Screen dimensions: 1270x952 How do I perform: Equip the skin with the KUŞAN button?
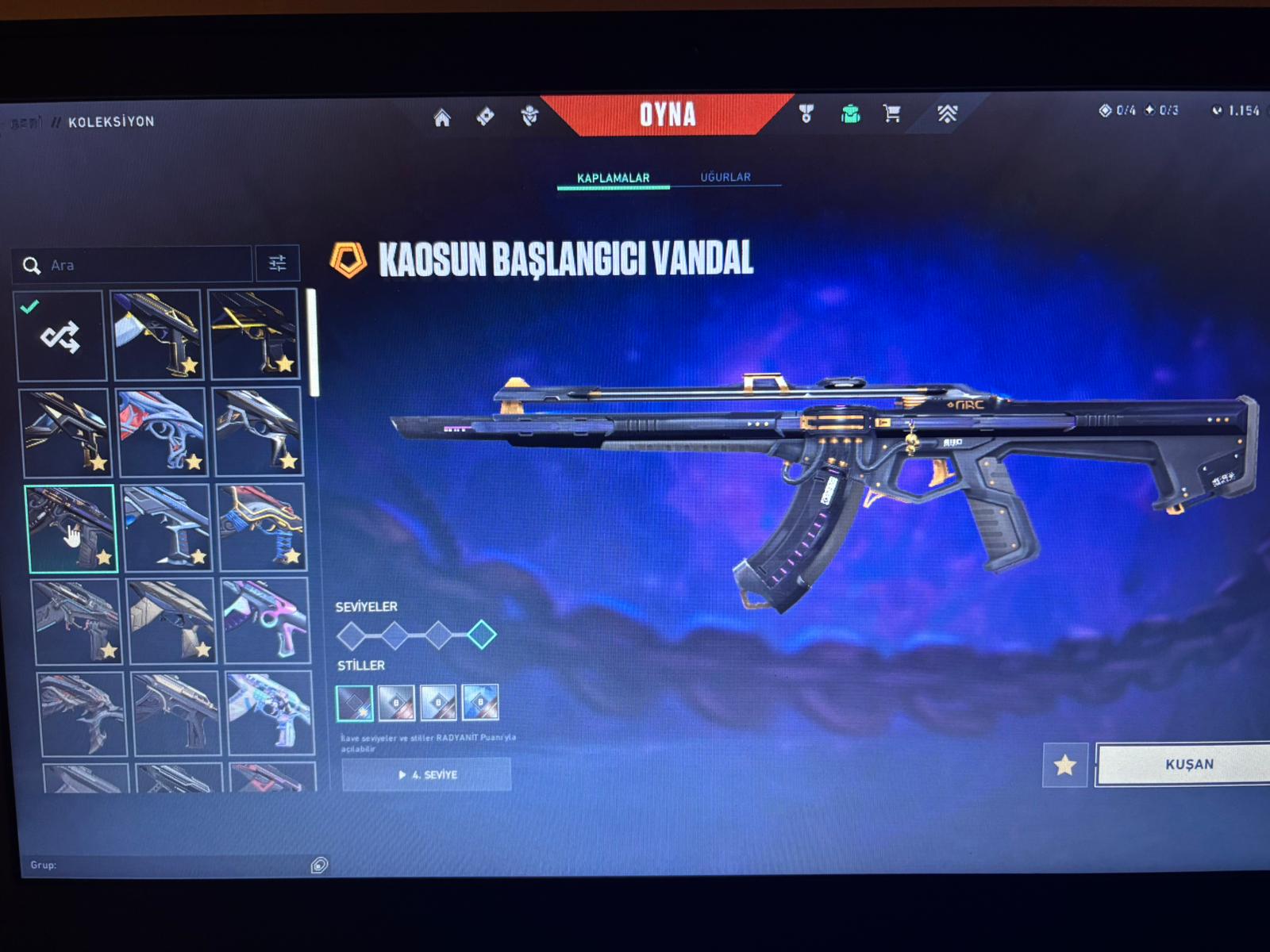(1188, 764)
